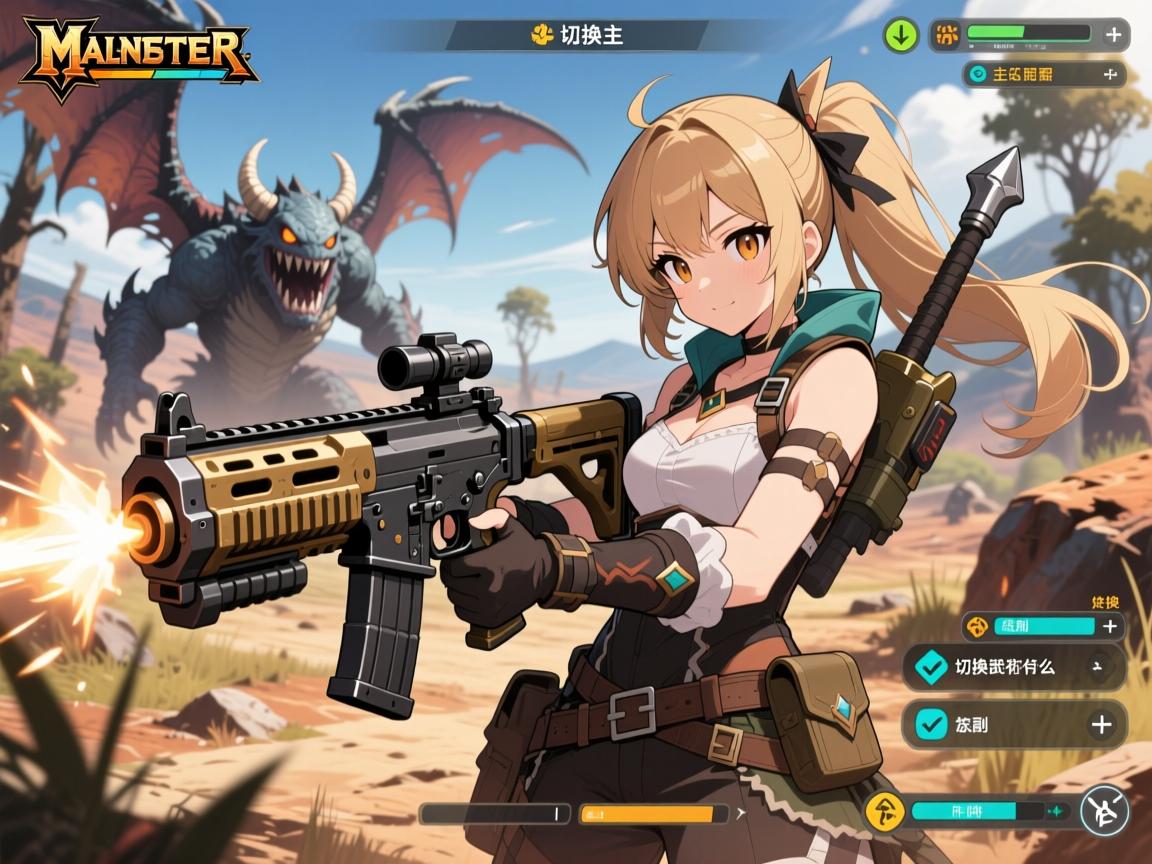The image size is (1152, 864).
Task: Click the teal sparkle next to the lower teal bar
Action: tap(1057, 811)
